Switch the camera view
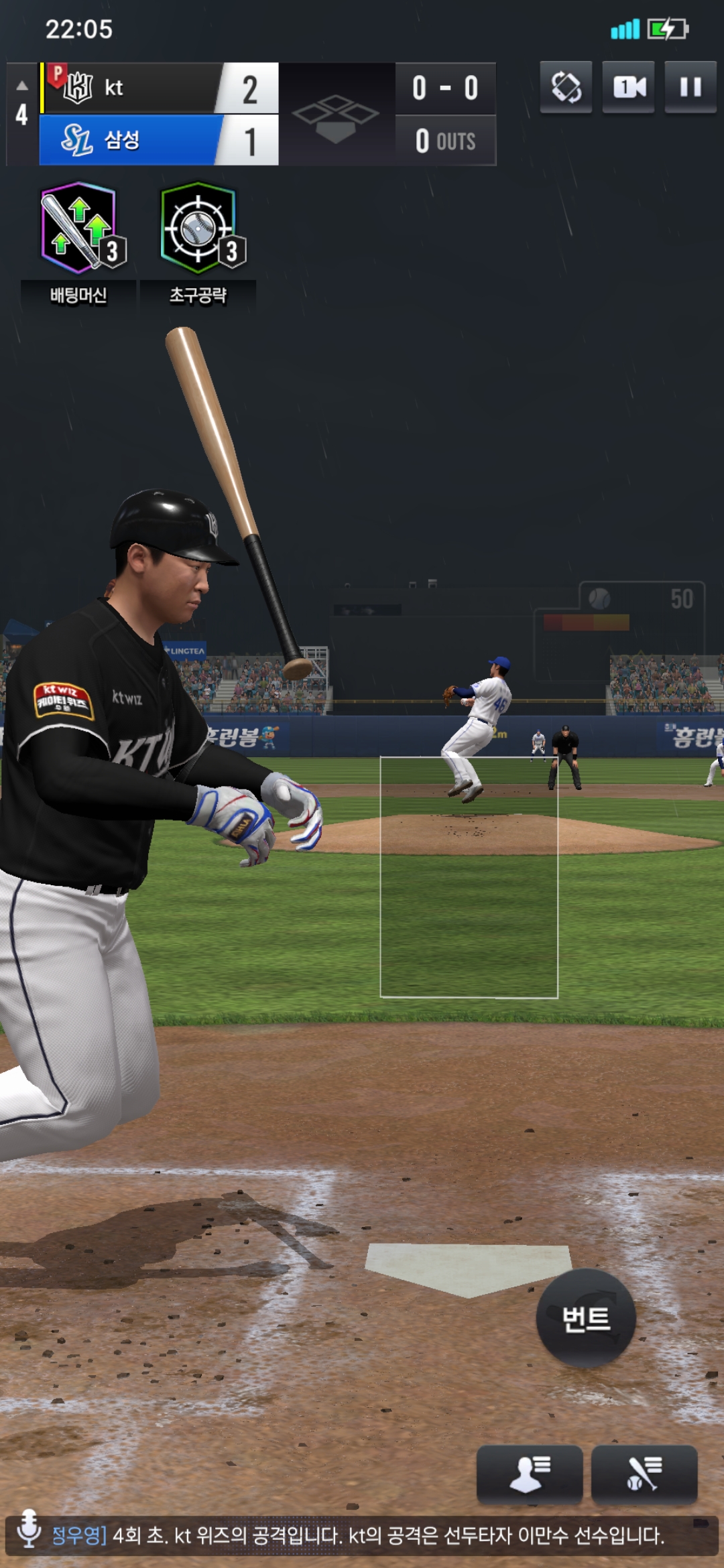The image size is (724, 1568). click(629, 87)
